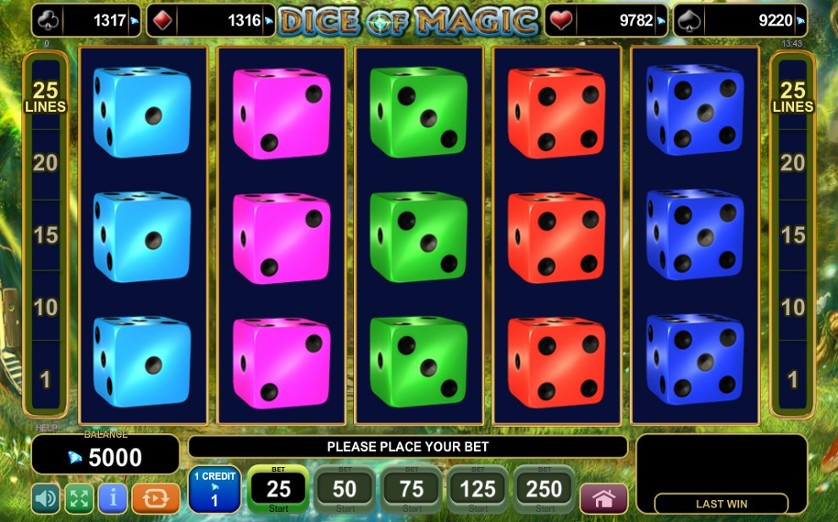Screen dimensions: 838x522
Task: Pick 1 line on the right selector
Action: point(793,379)
